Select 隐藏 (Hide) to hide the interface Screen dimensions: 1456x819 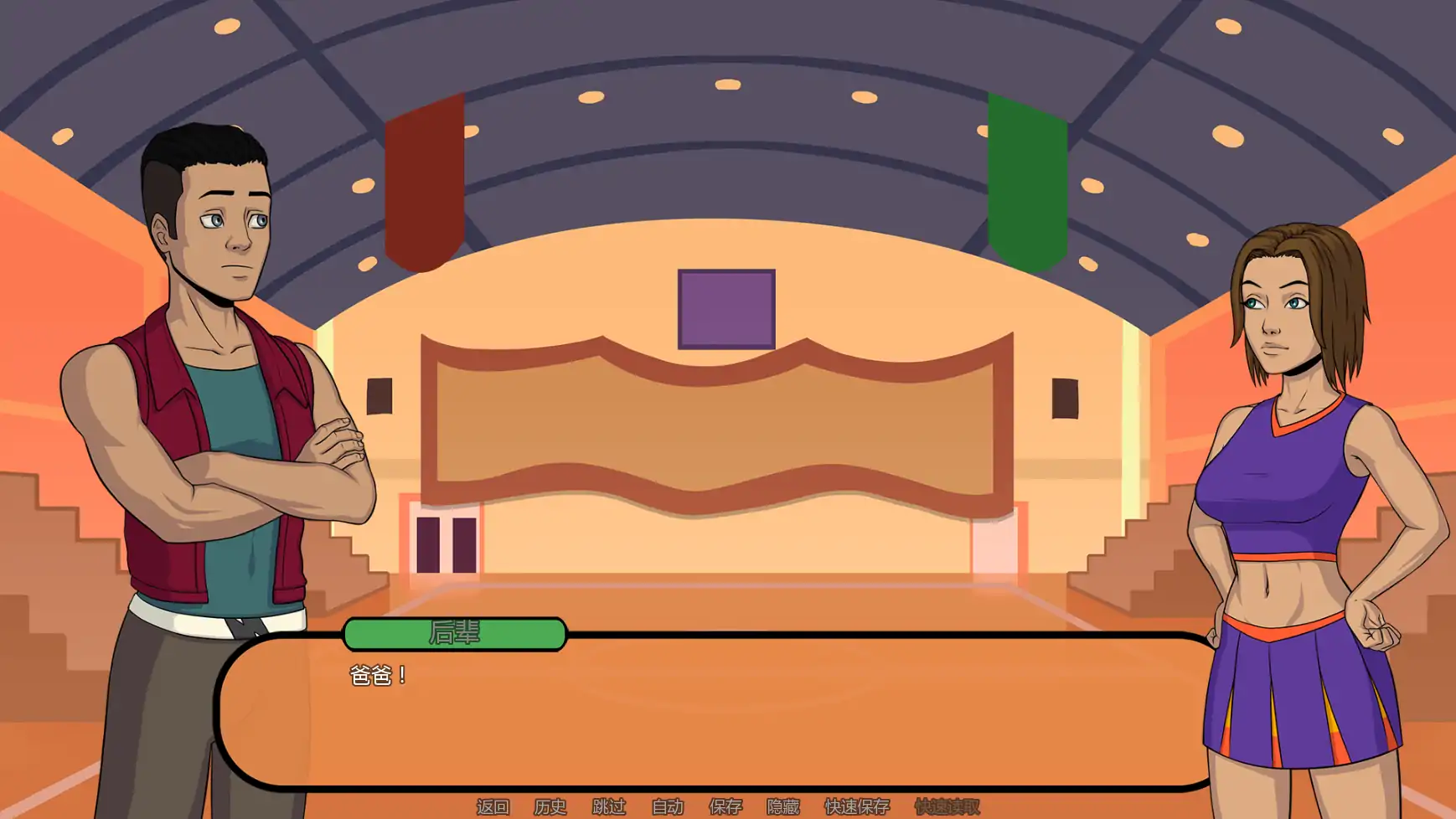pos(783,806)
